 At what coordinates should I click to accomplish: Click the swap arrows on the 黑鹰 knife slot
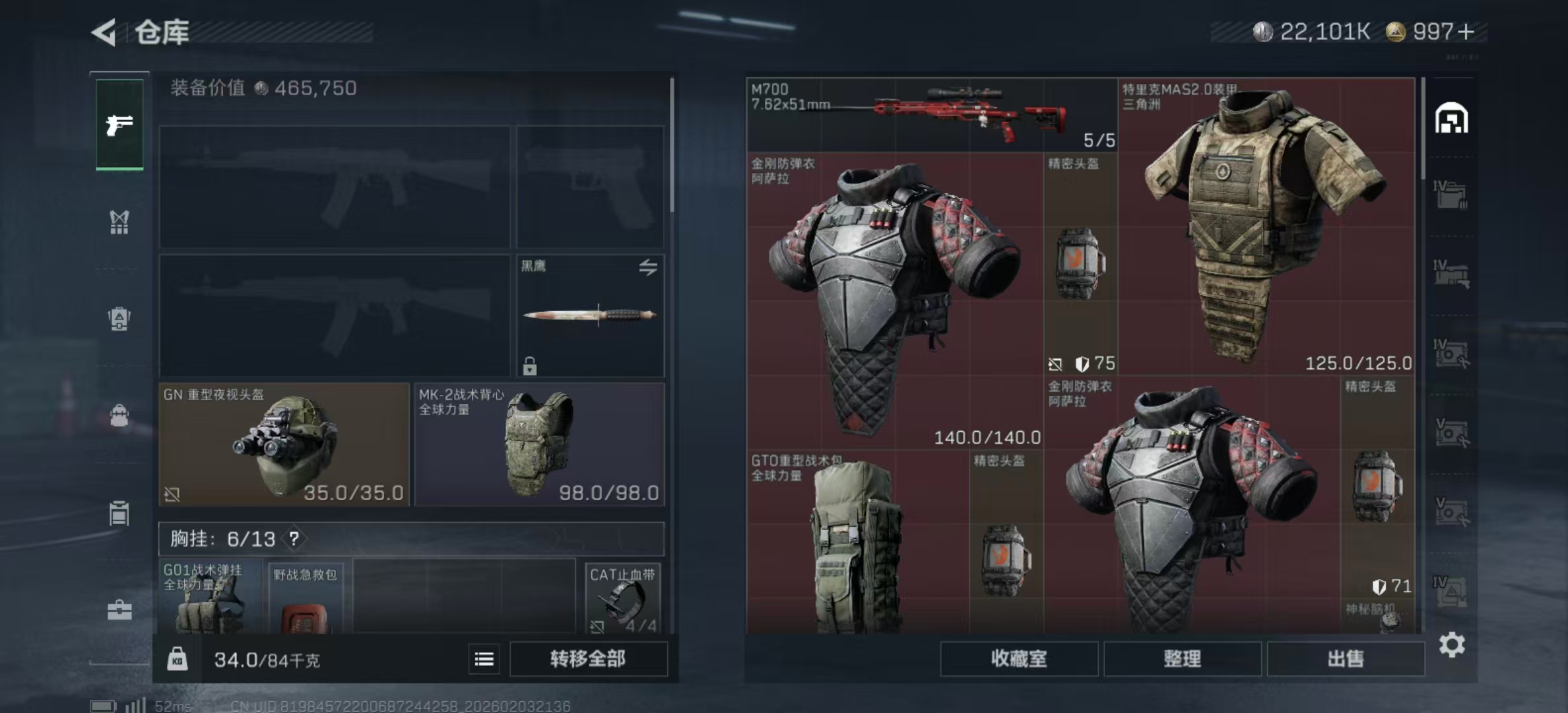click(x=649, y=266)
